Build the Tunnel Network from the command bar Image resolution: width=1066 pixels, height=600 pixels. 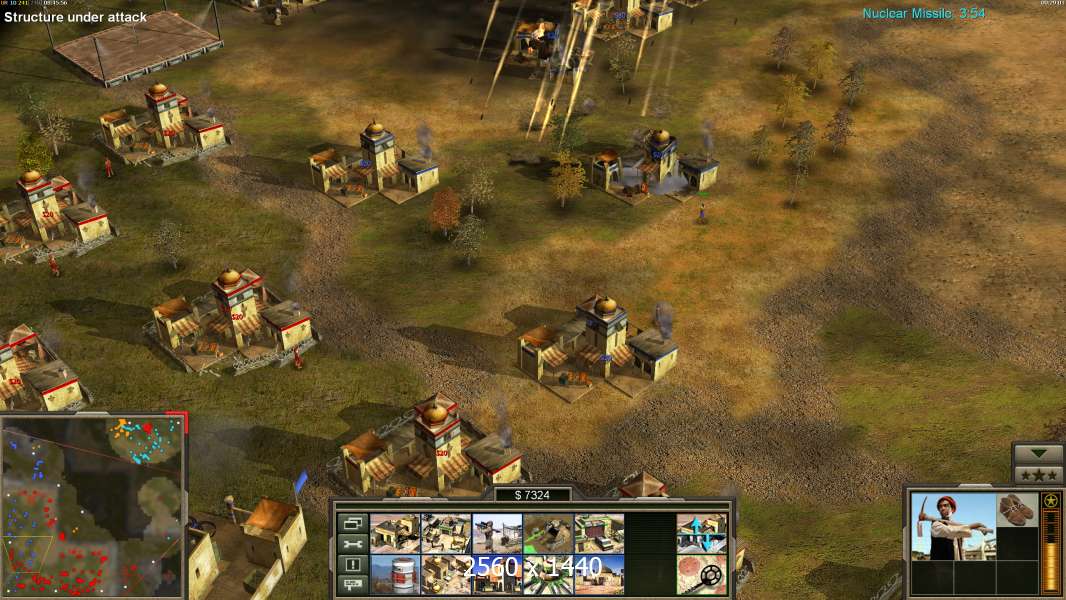pos(548,534)
